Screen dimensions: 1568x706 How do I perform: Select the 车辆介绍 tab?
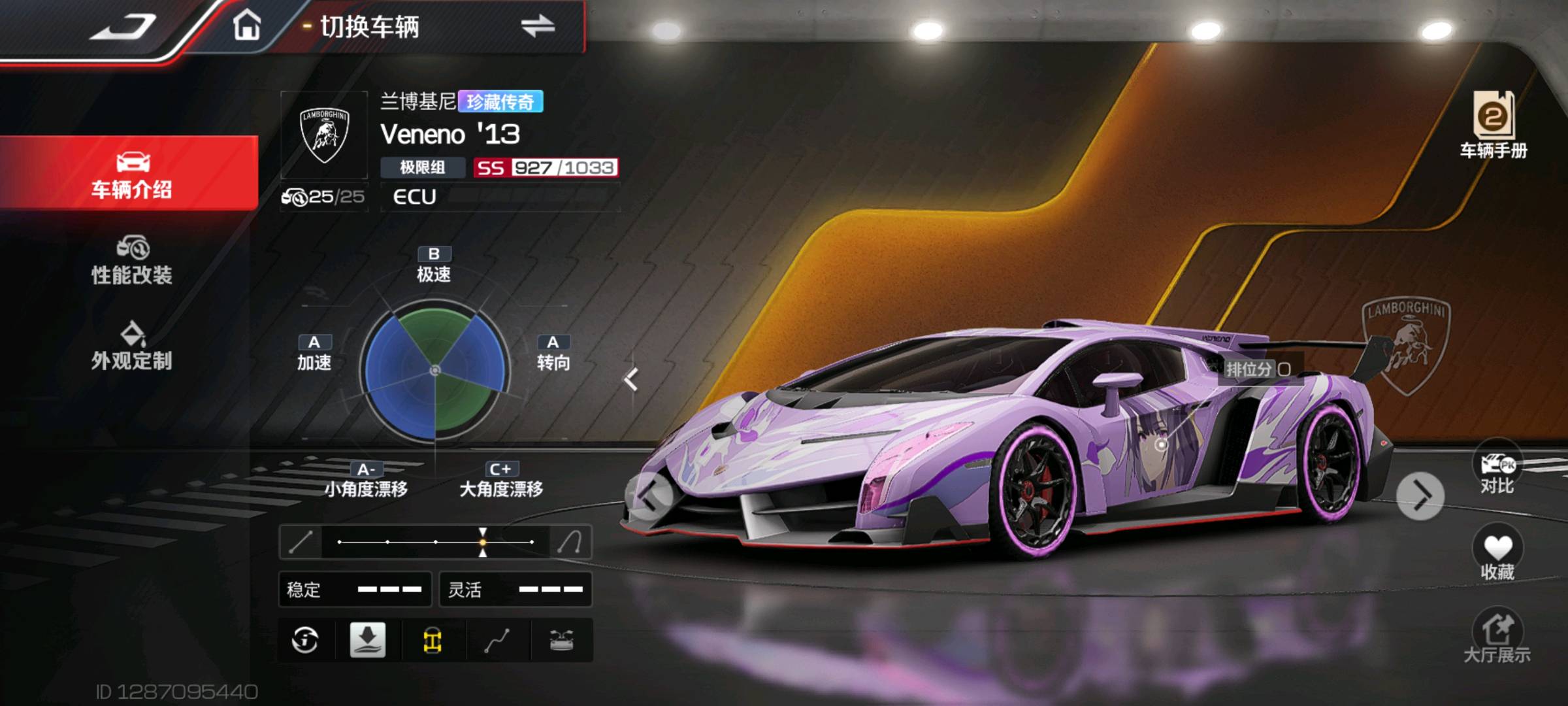pyautogui.click(x=131, y=173)
